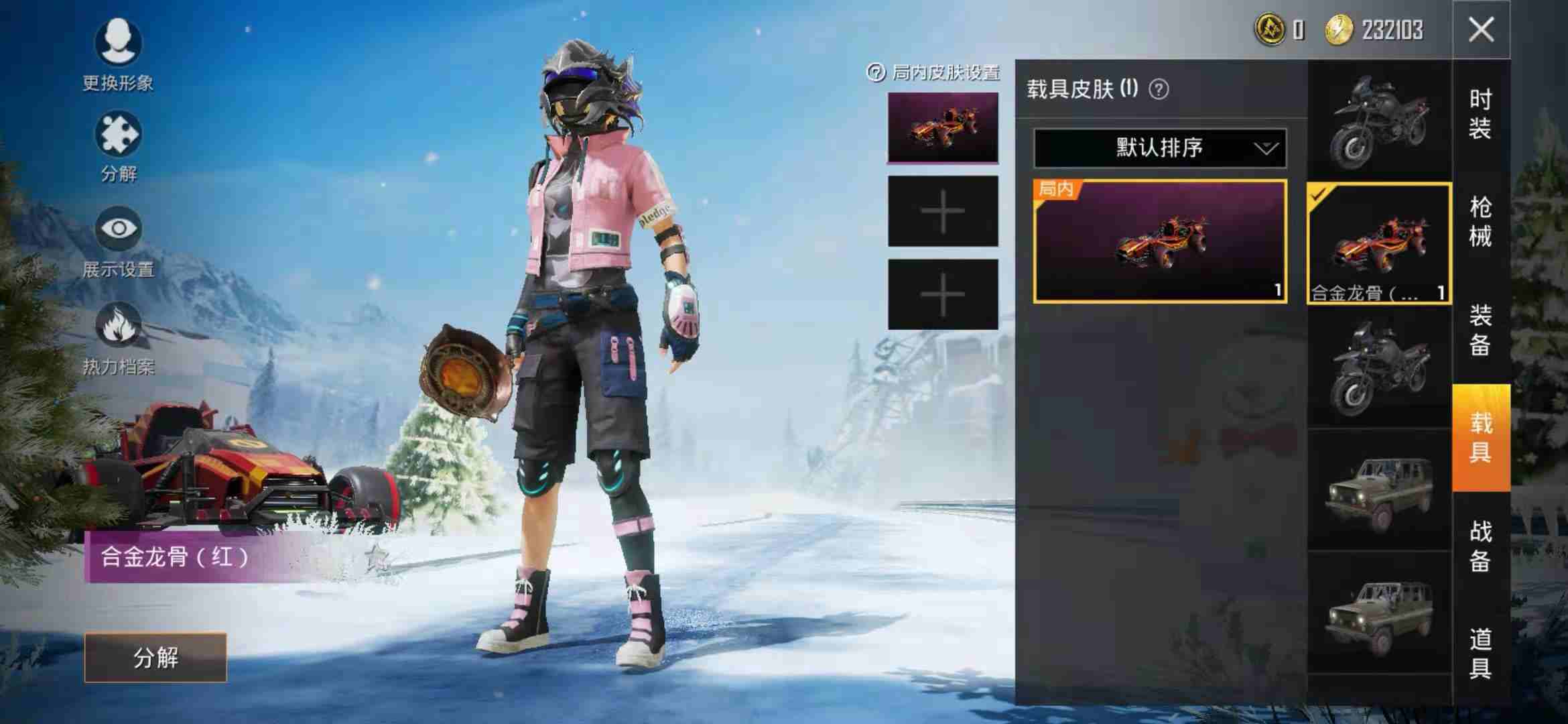Viewport: 1568px width, 724px height.
Task: Switch to the 道具 tab
Action: [1481, 654]
